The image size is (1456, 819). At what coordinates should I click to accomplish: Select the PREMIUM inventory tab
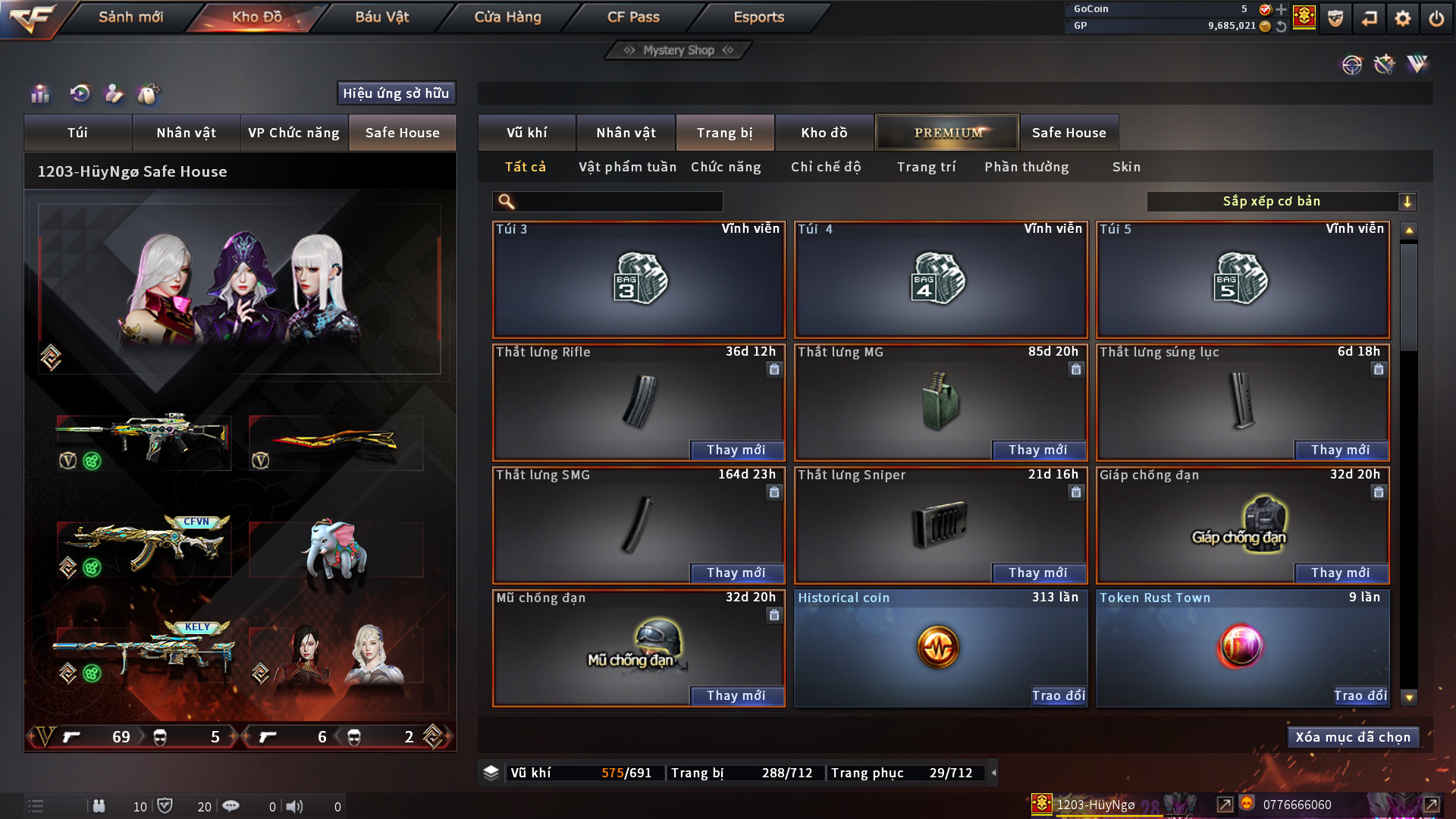947,133
